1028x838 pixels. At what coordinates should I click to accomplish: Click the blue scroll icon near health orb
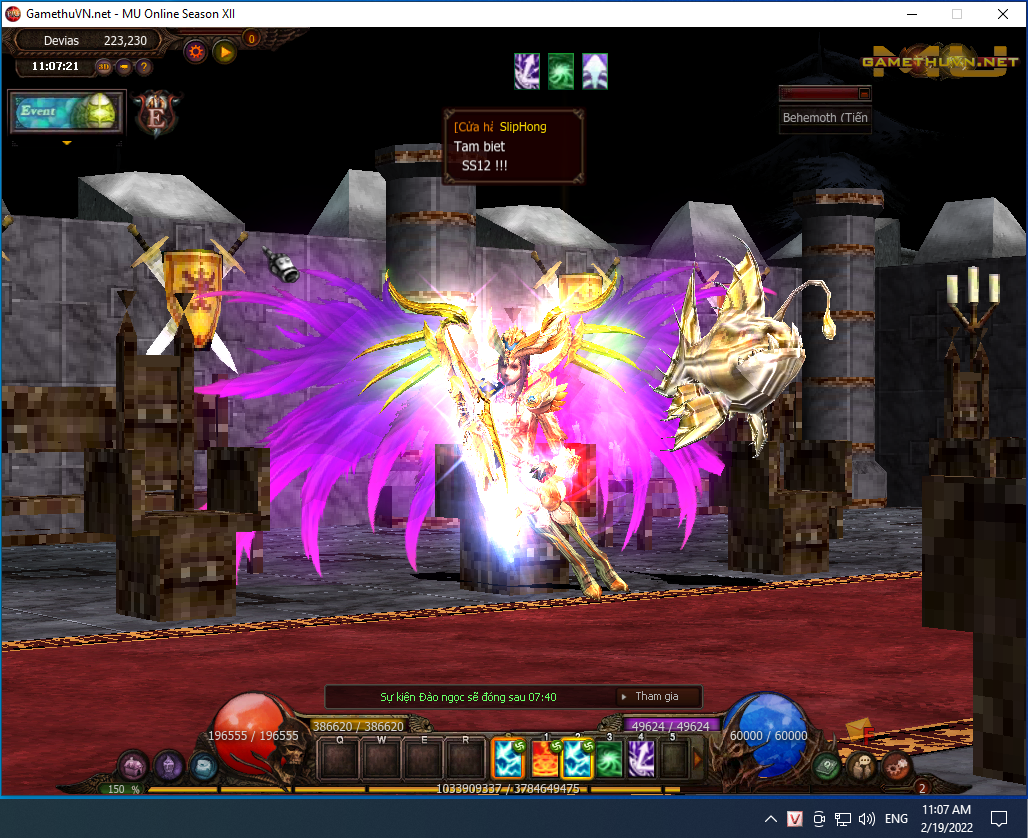[x=203, y=766]
